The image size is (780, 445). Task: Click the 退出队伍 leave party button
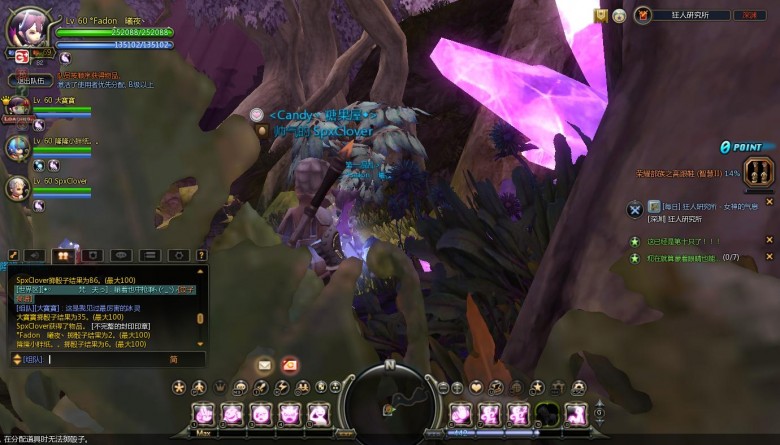[31, 81]
